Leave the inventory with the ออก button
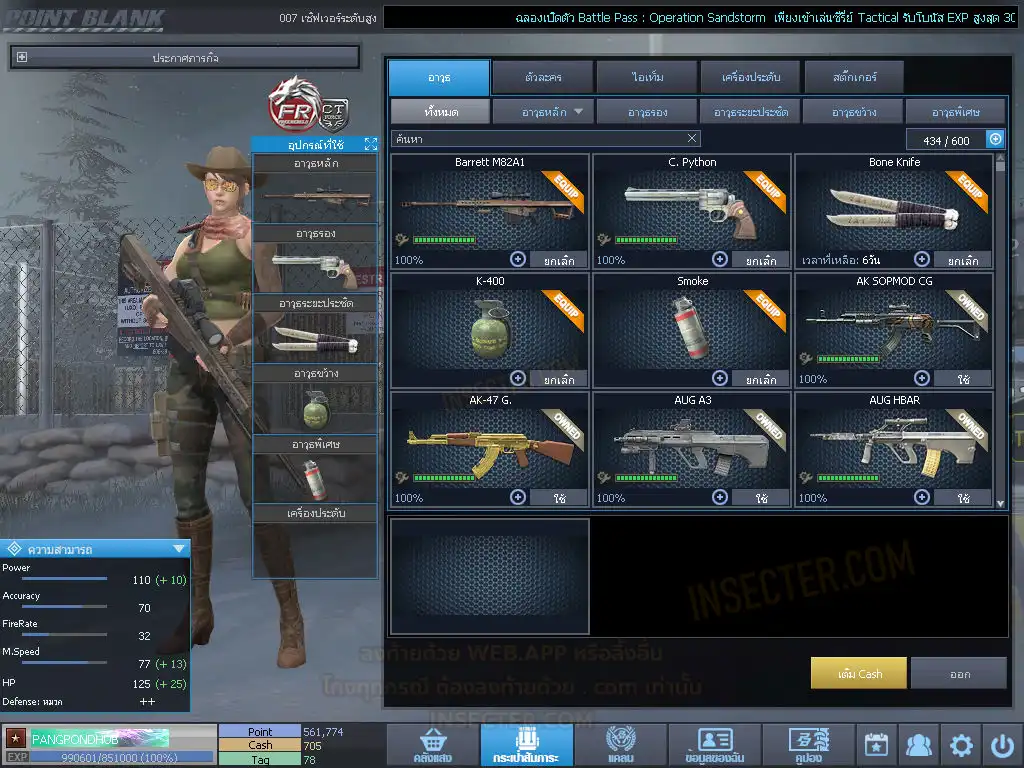 point(959,673)
